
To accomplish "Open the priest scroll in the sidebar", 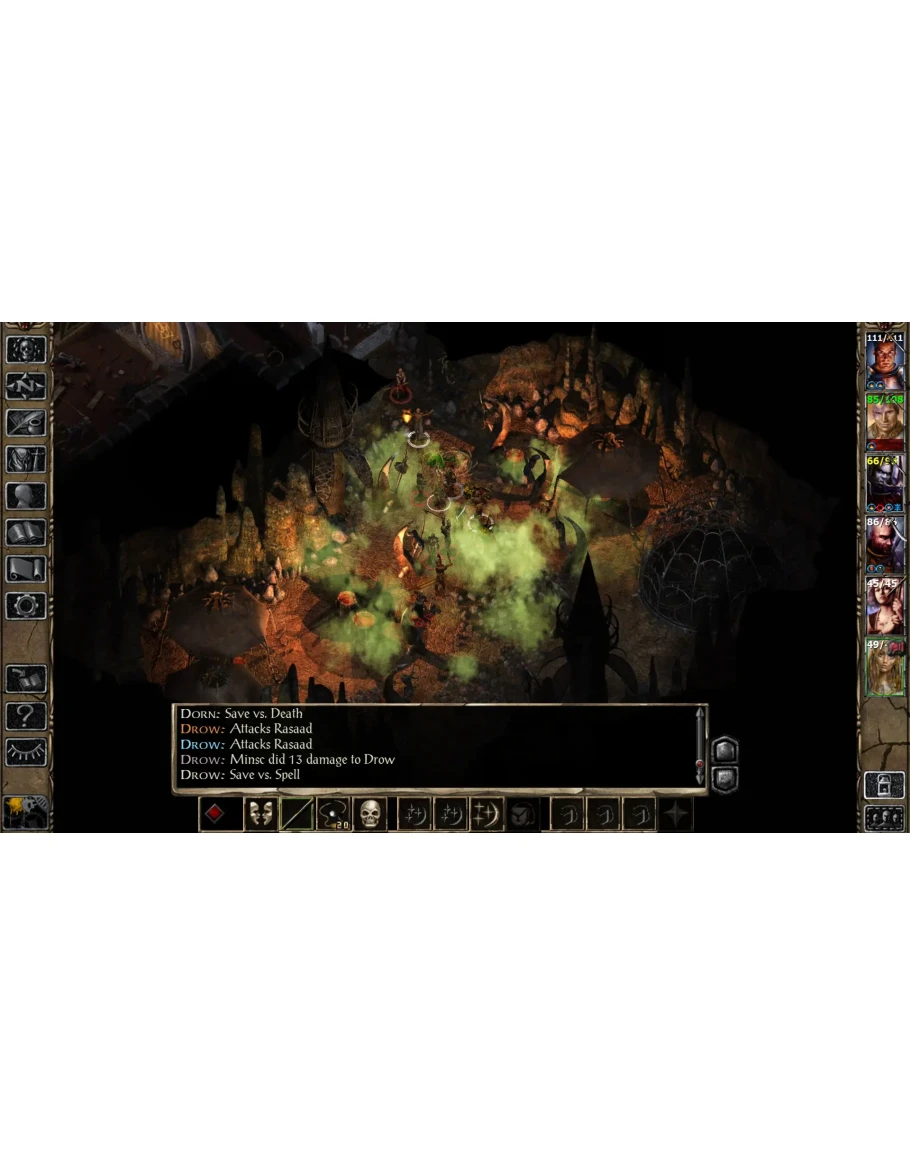I will tap(26, 568).
